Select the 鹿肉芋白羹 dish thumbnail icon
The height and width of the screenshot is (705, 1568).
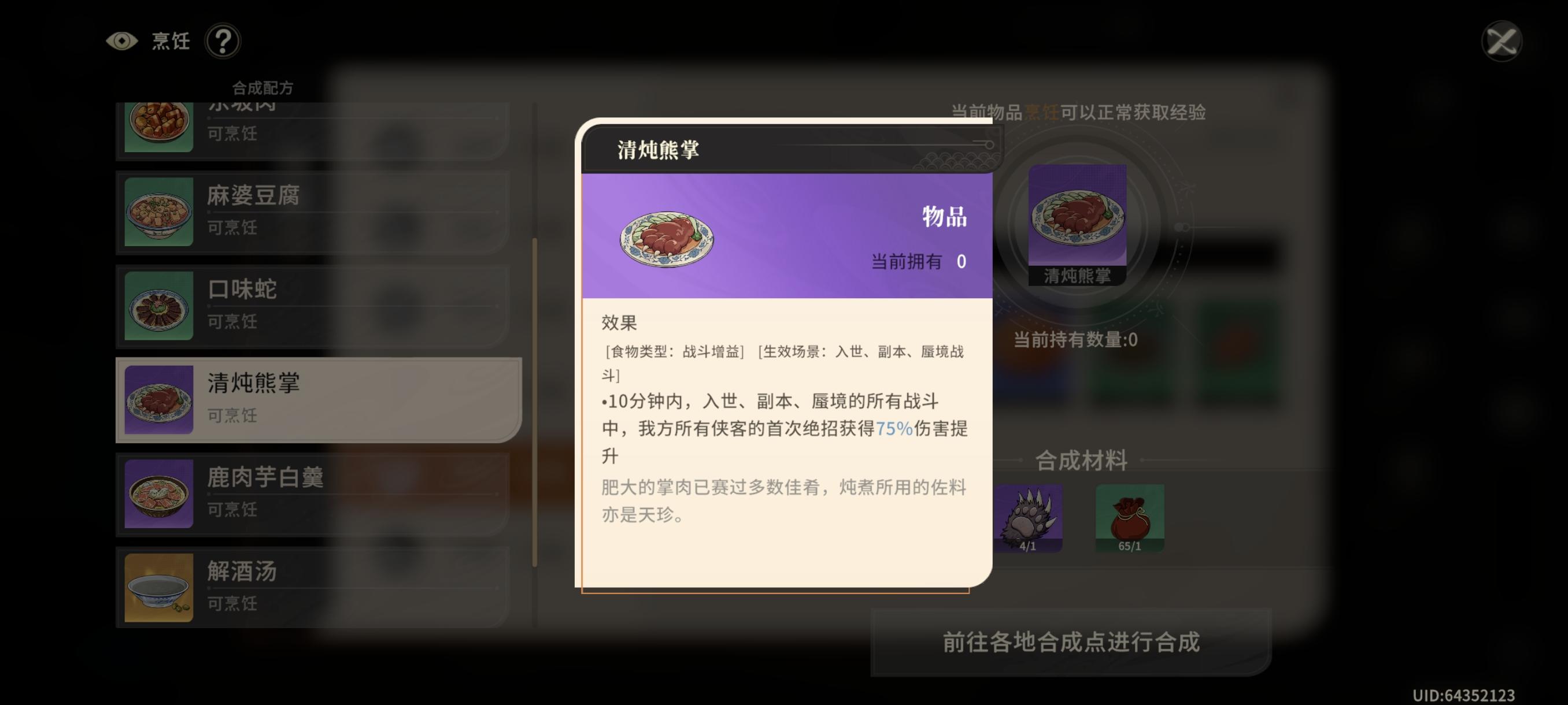(x=158, y=493)
